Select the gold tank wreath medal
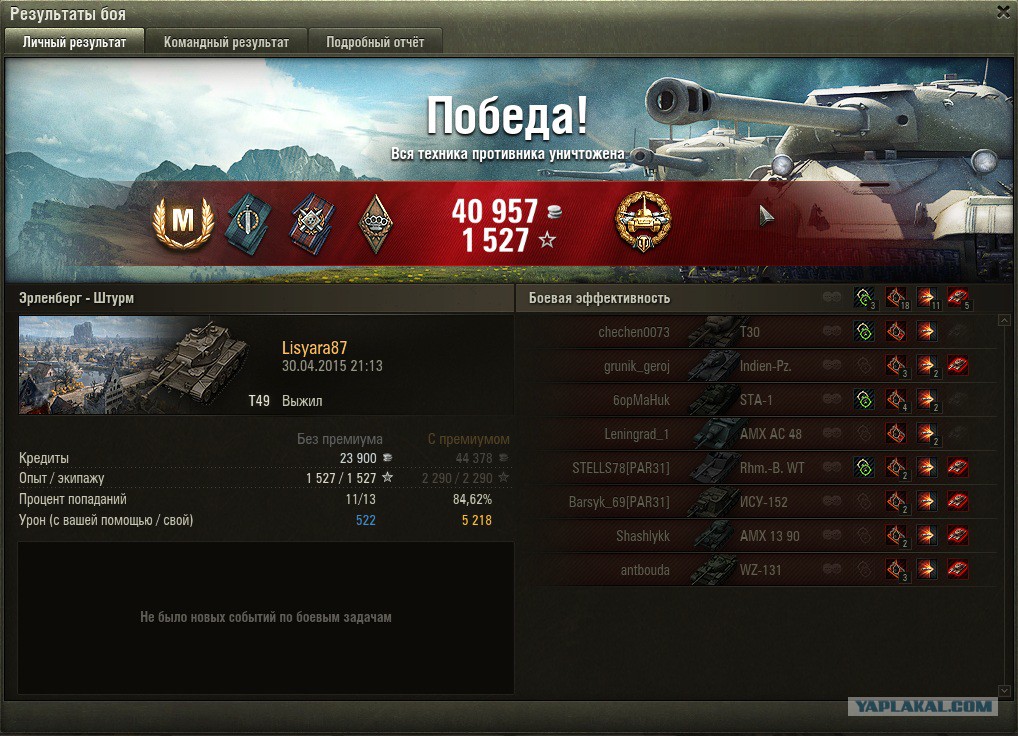 (x=642, y=221)
